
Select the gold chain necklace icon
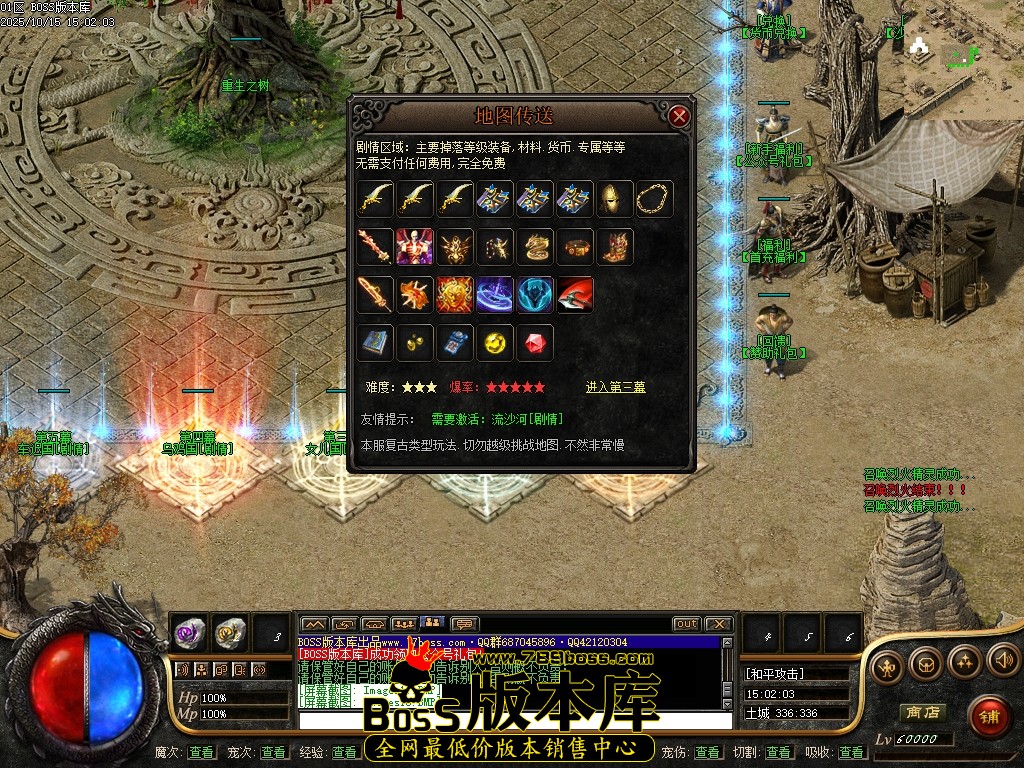click(x=655, y=199)
